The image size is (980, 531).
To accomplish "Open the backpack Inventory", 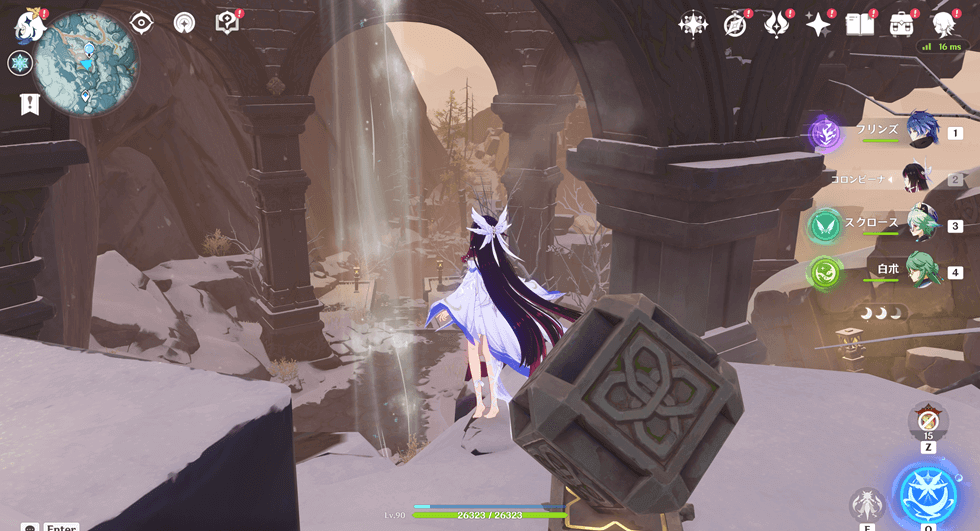I will tap(902, 25).
